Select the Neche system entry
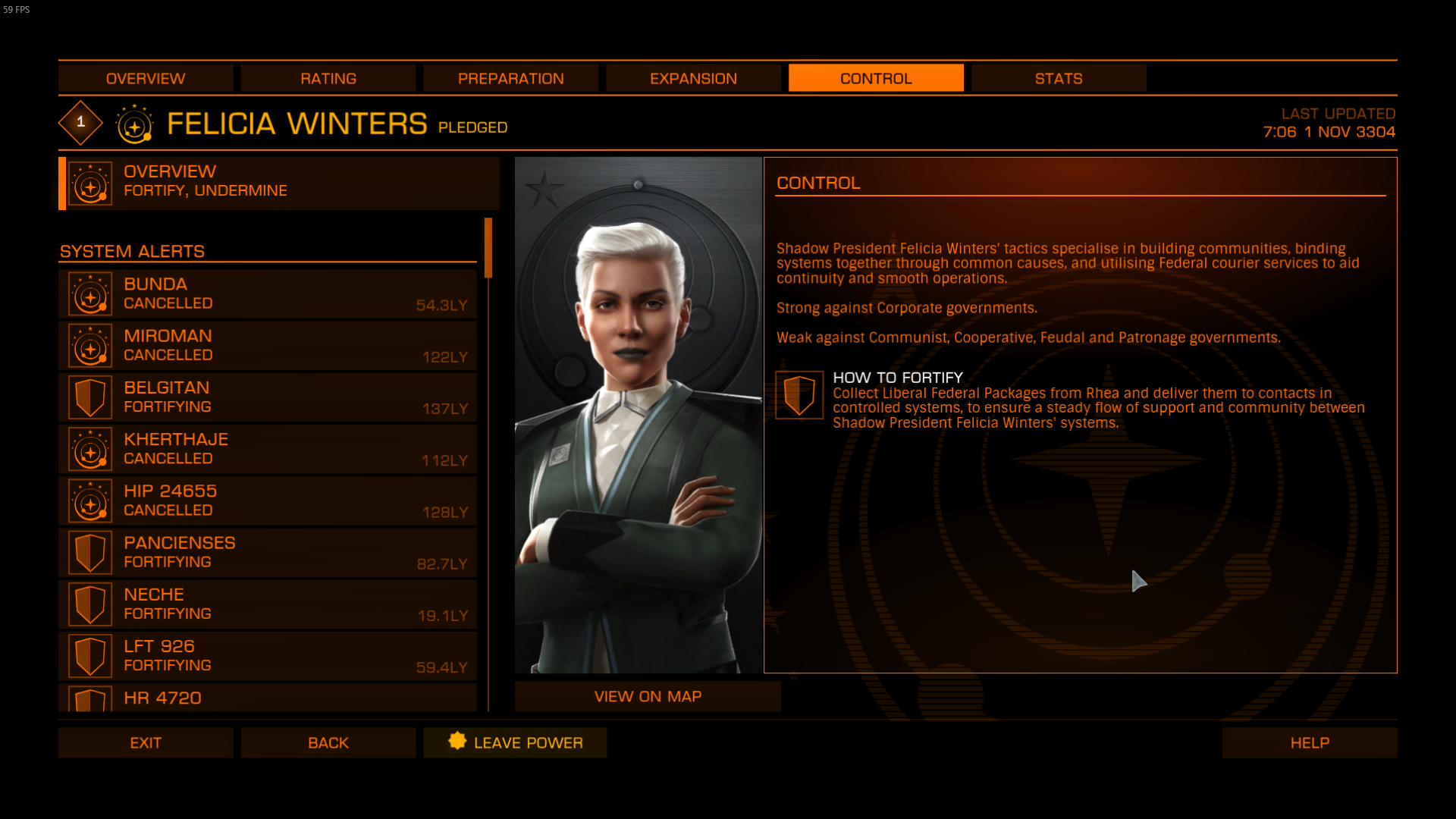This screenshot has height=819, width=1456. point(268,604)
